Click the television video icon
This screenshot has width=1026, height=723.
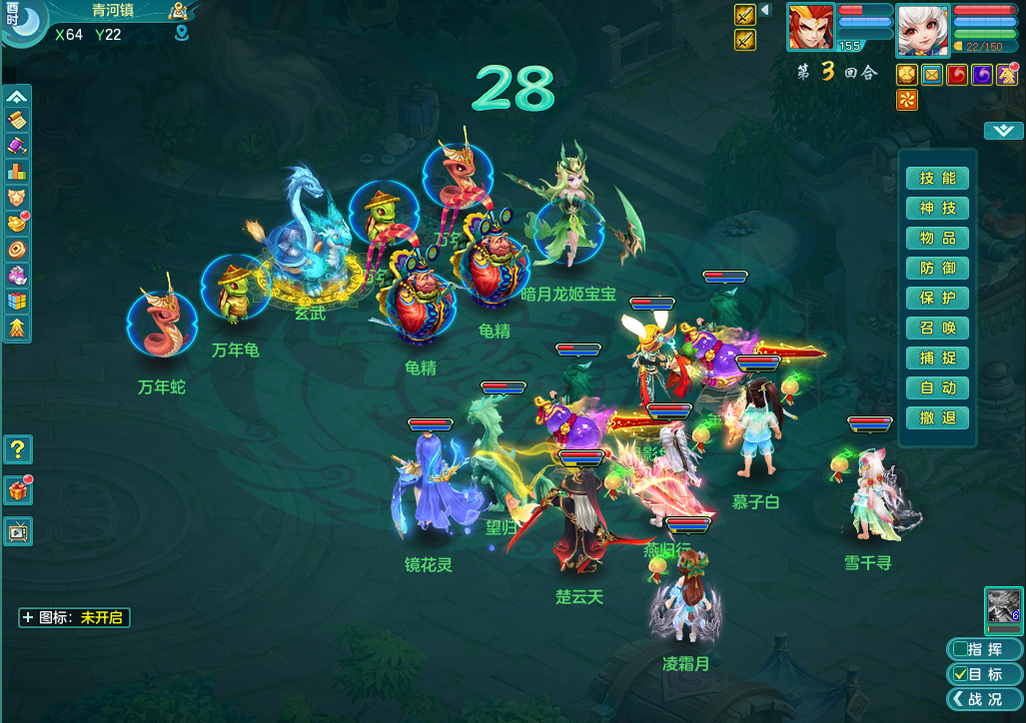click(x=18, y=531)
